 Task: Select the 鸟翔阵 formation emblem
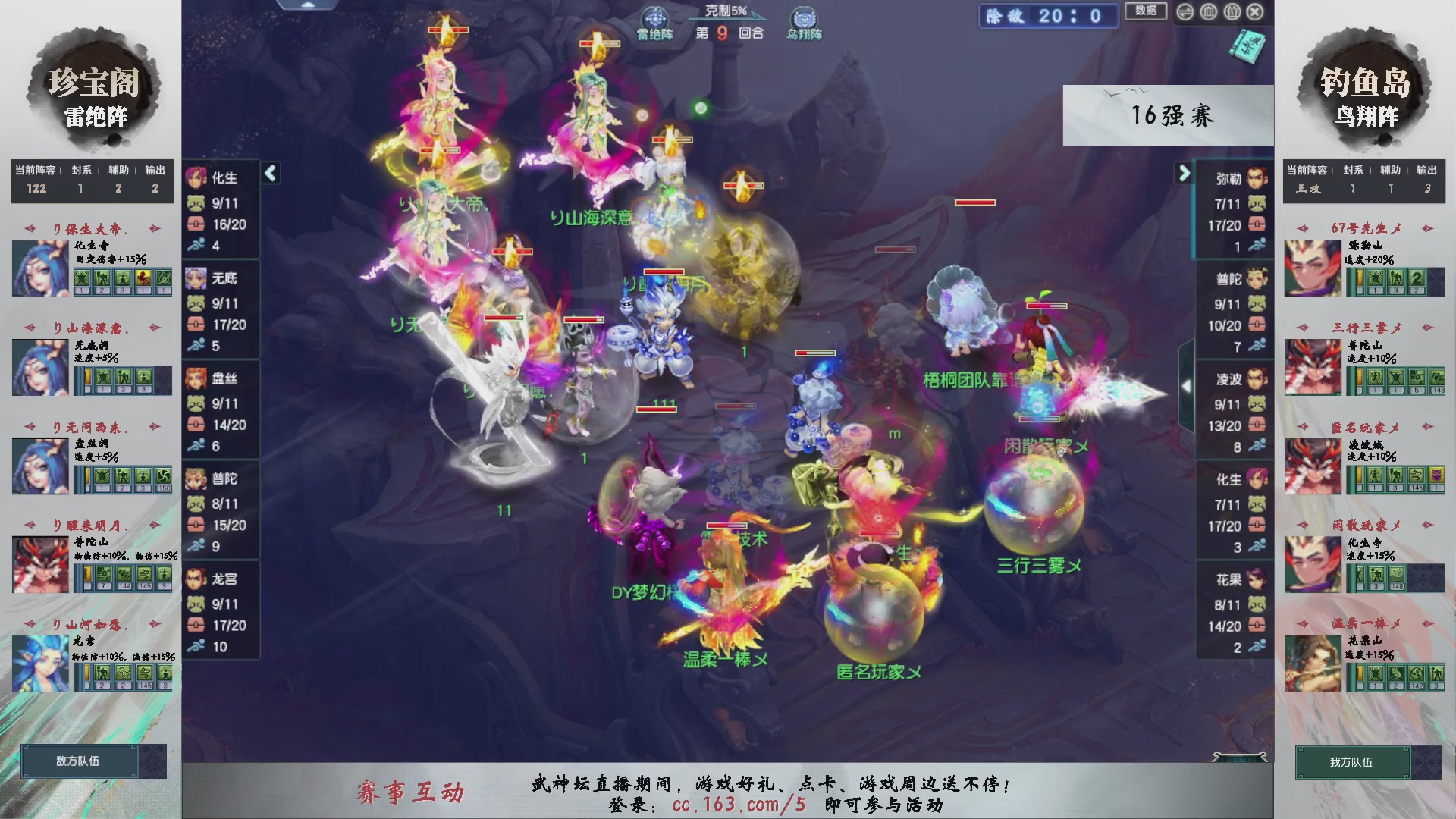tap(802, 17)
